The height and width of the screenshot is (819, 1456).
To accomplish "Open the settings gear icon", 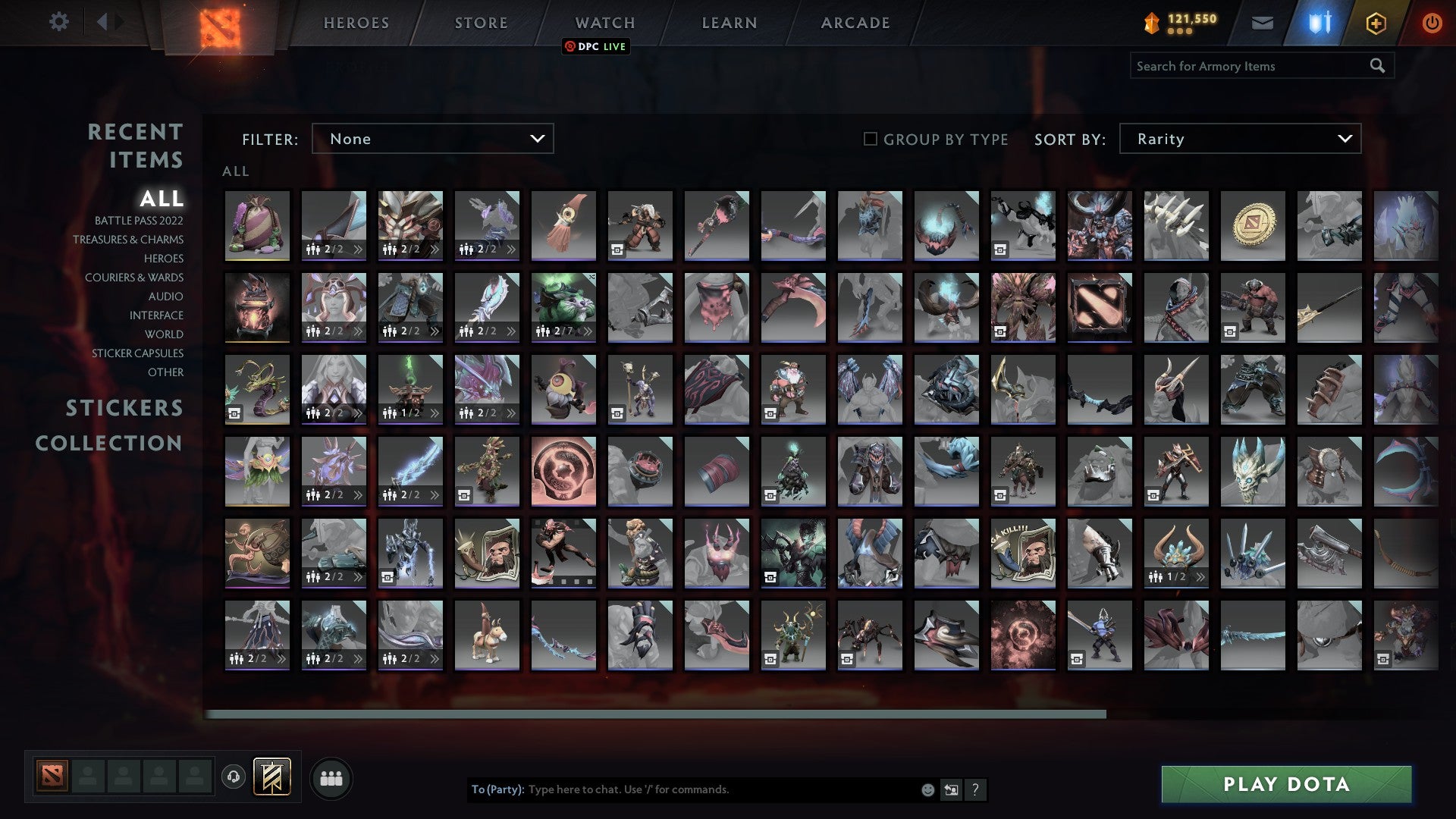I will 59,22.
